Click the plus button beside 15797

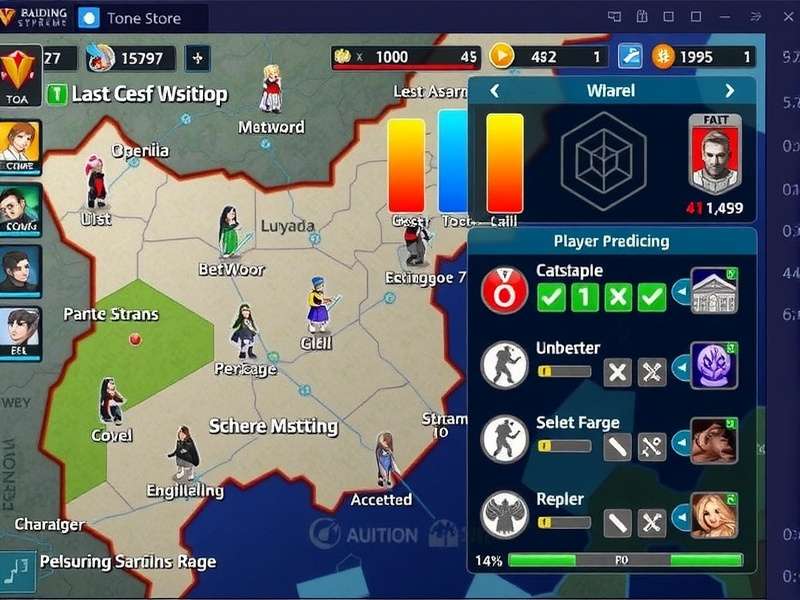(197, 58)
